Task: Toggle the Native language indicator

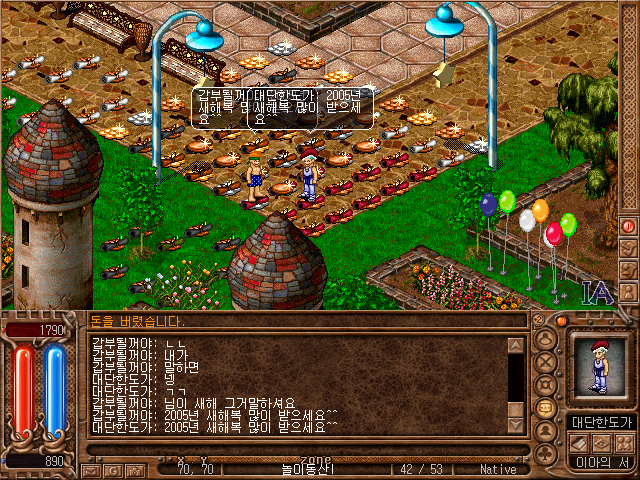Action: pos(498,469)
